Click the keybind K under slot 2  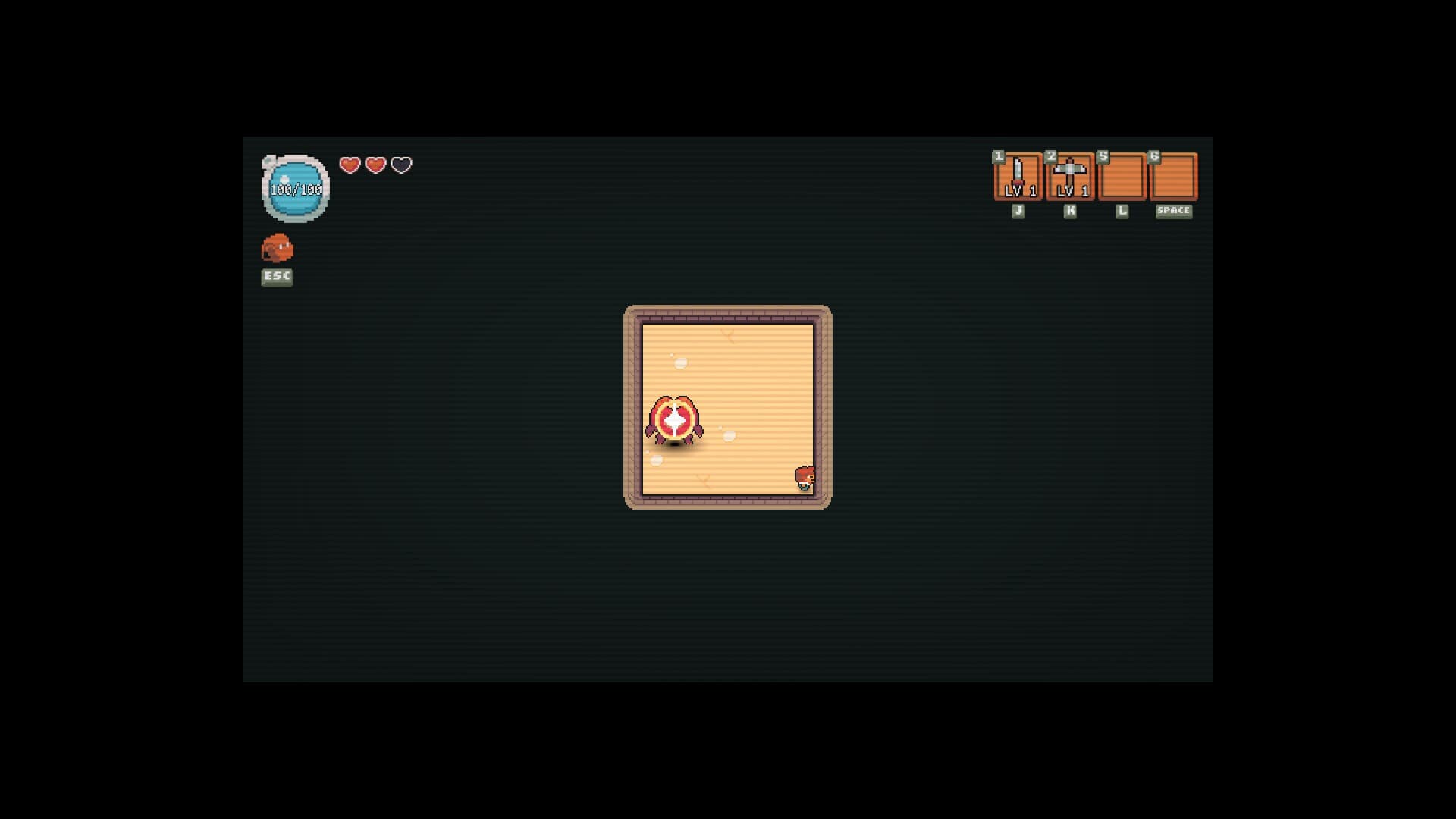click(x=1069, y=210)
